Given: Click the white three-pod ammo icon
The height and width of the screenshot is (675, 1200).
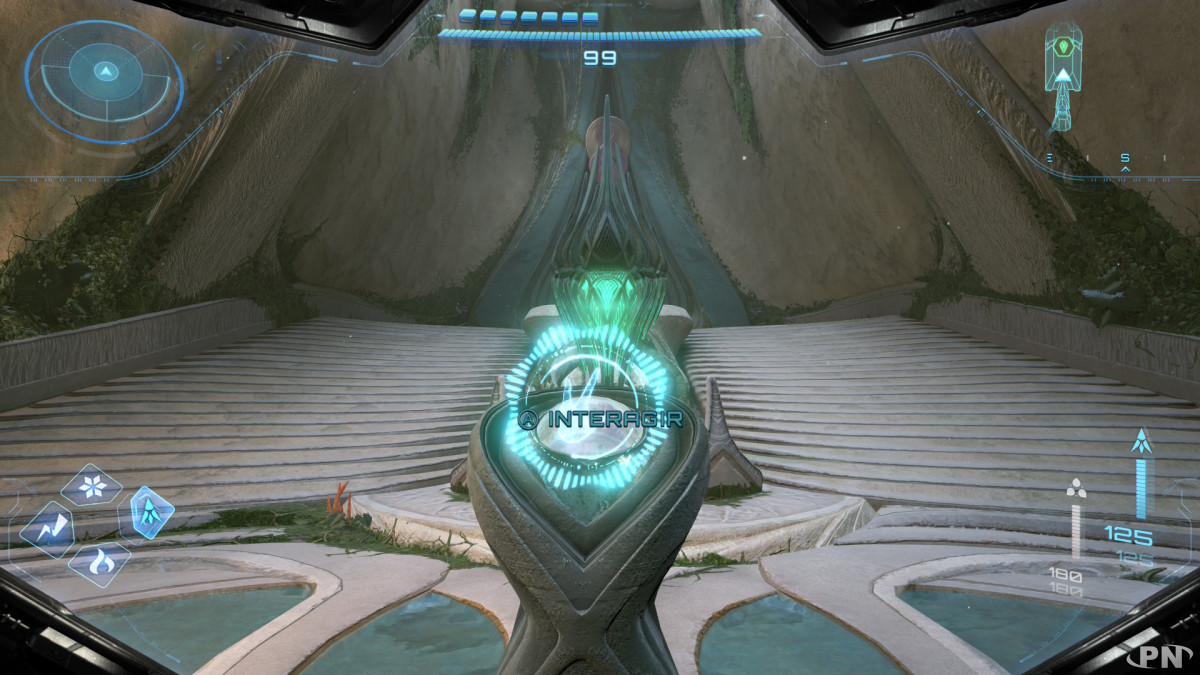Looking at the screenshot, I should click(x=1076, y=488).
